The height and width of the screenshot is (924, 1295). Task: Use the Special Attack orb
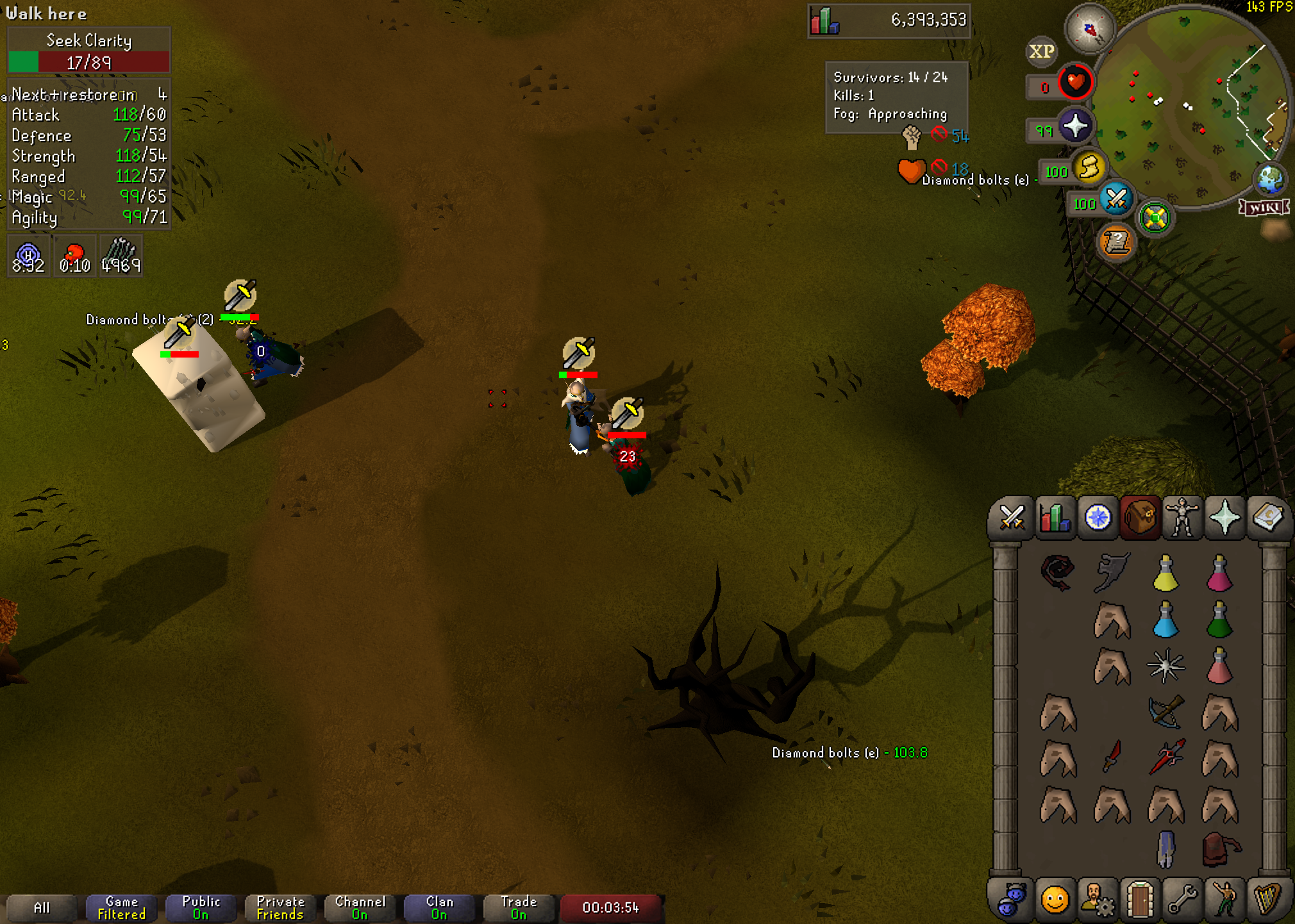(1116, 199)
